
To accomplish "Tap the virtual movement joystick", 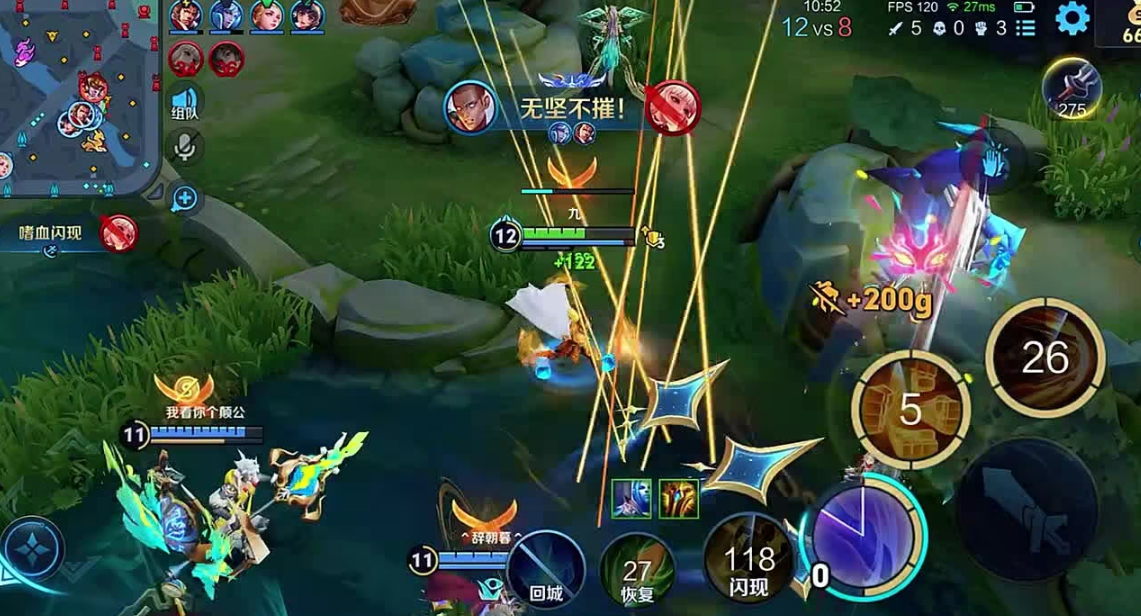I will coord(32,549).
